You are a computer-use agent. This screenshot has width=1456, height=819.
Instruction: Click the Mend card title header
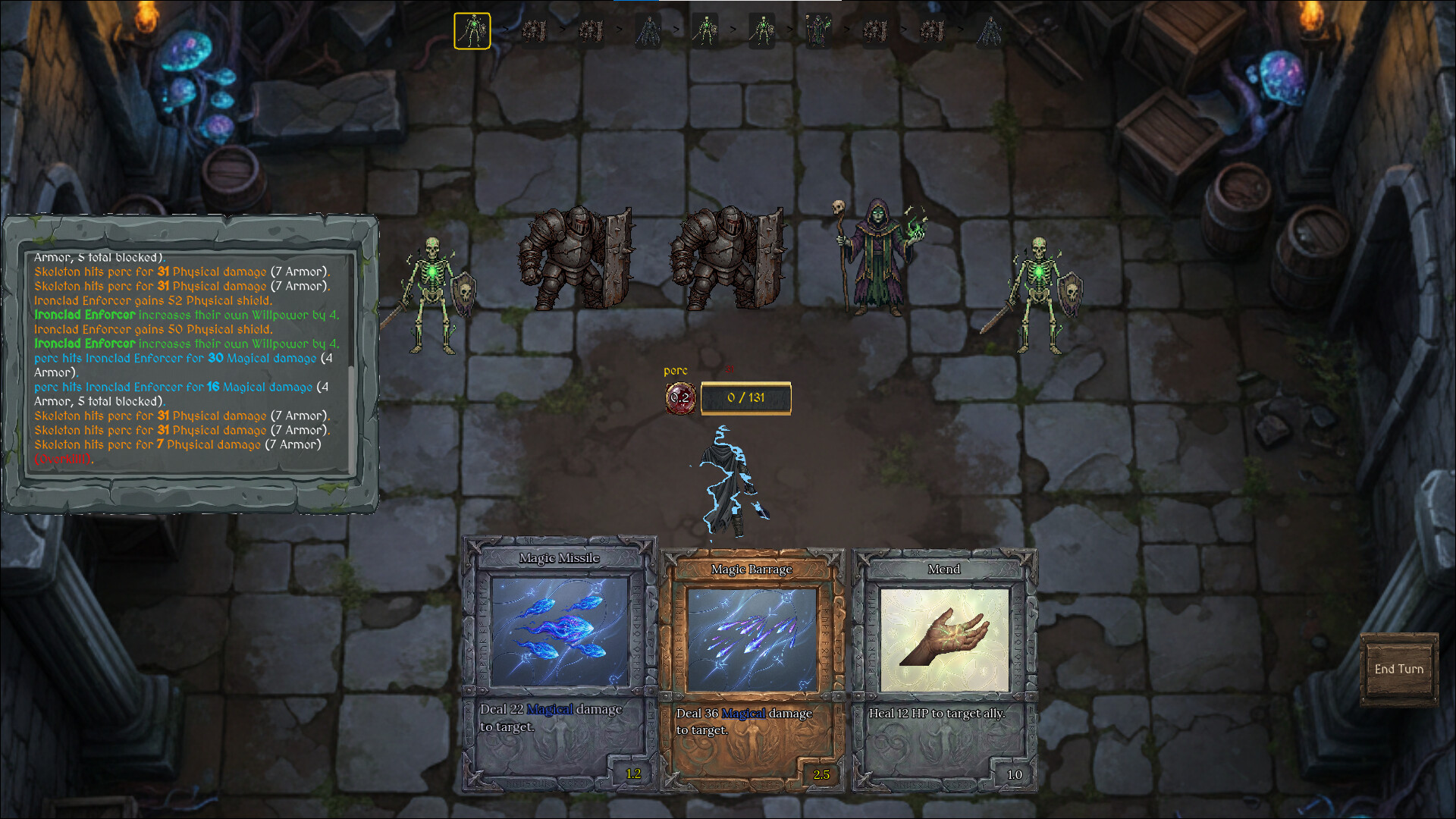point(945,570)
